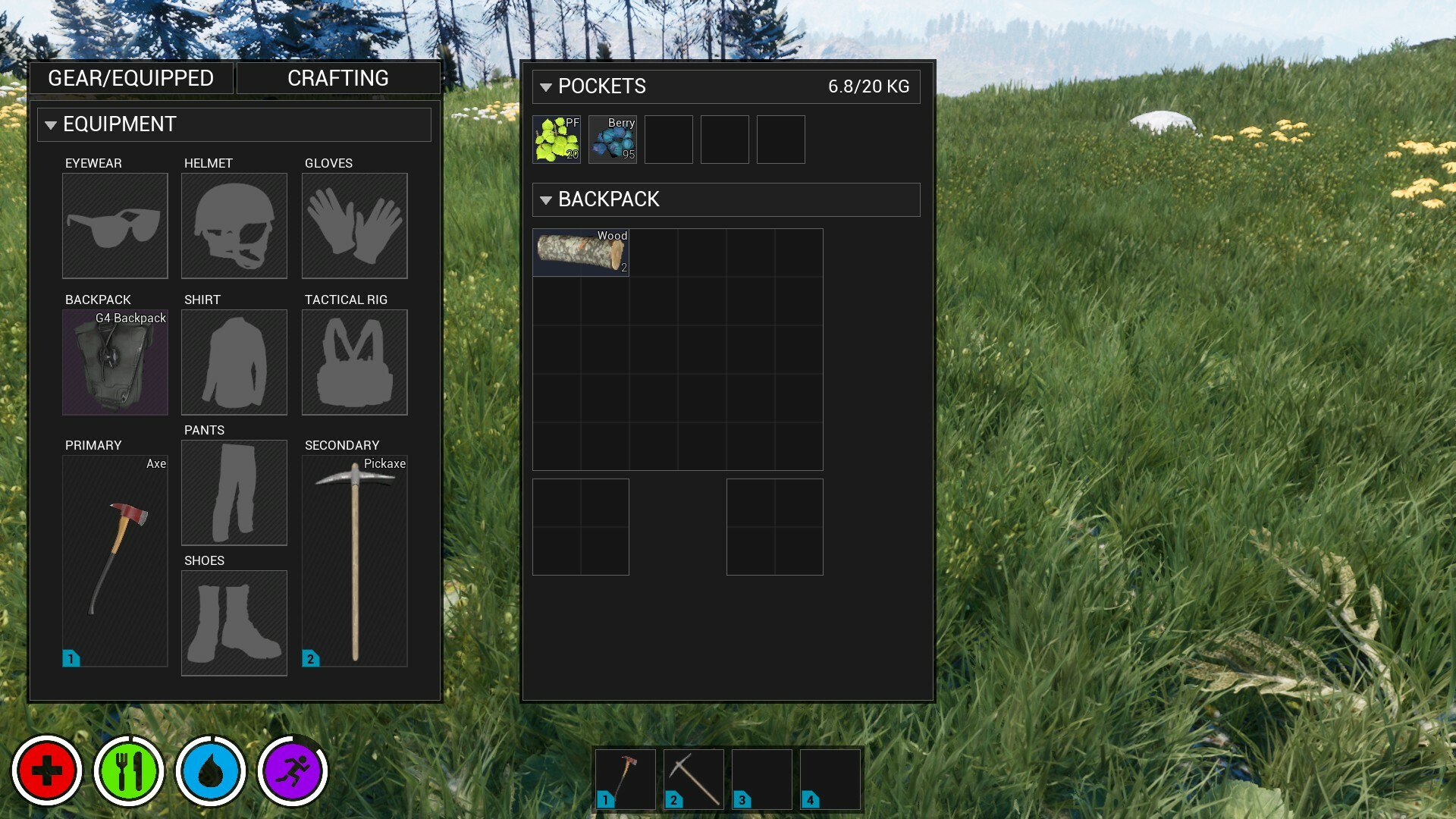The width and height of the screenshot is (1456, 819).
Task: Collapse the POCKETS section
Action: tap(545, 86)
